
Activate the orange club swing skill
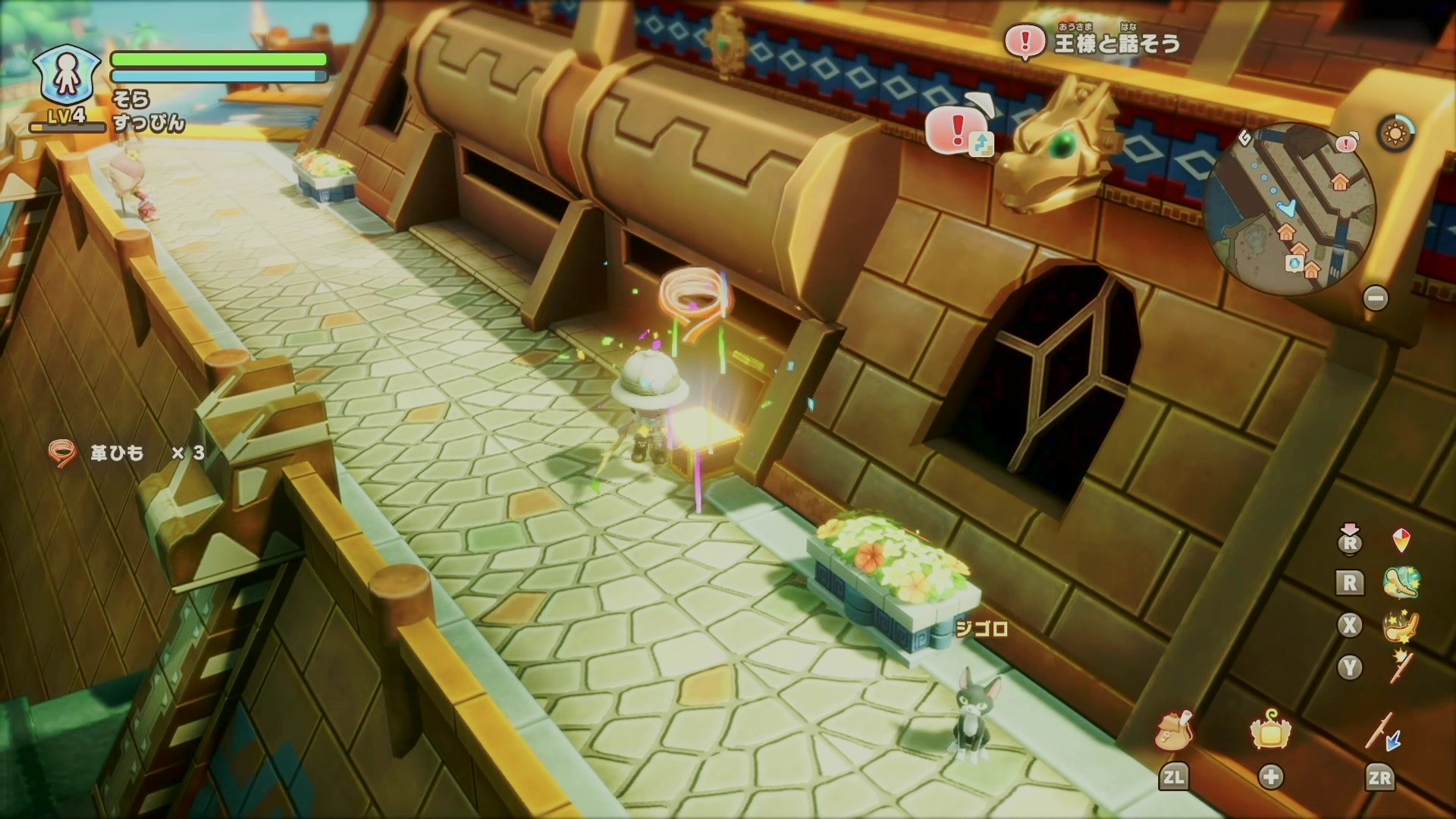point(1401,625)
